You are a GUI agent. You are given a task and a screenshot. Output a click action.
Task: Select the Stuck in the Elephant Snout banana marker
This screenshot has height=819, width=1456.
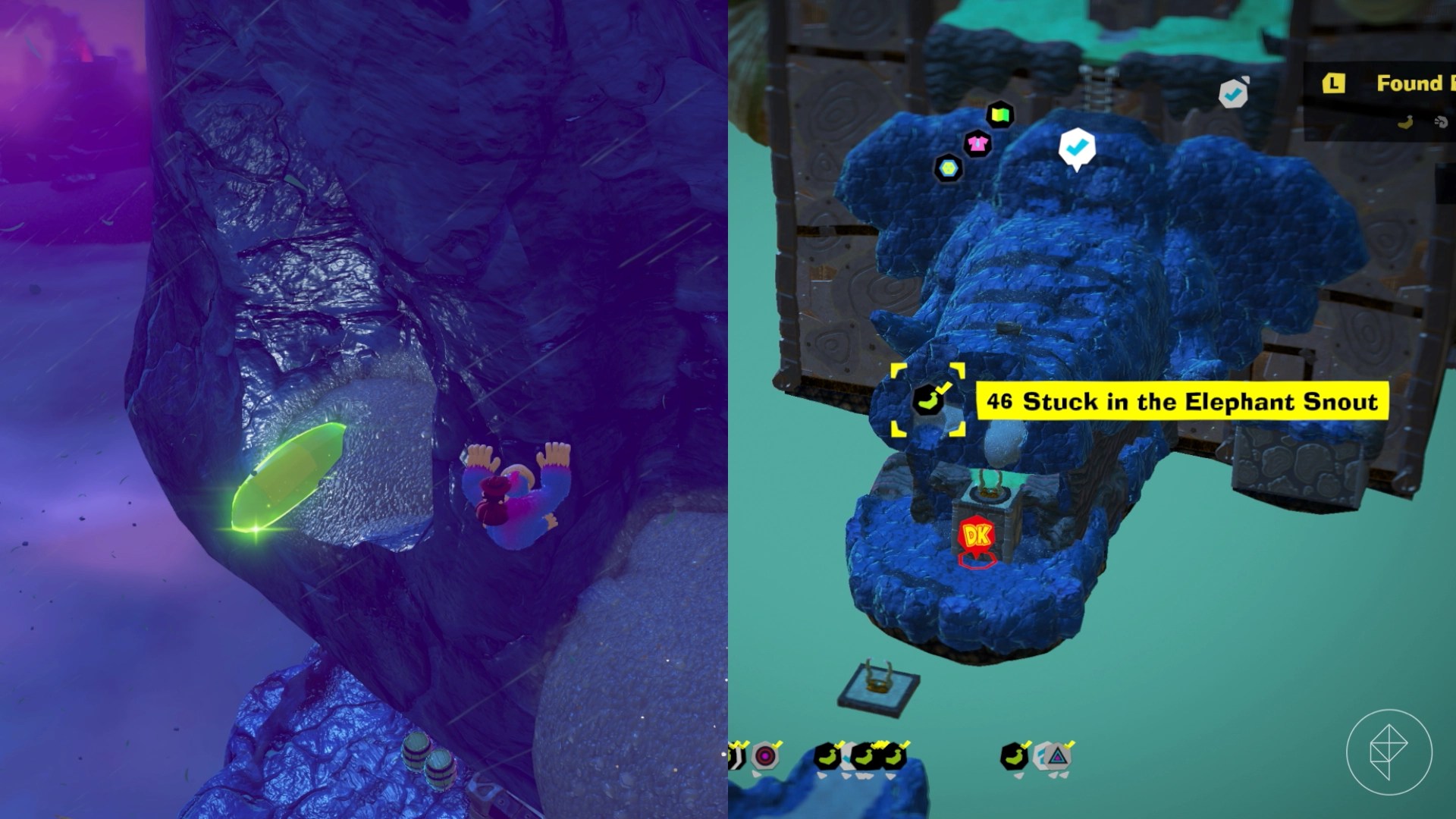pos(927,400)
